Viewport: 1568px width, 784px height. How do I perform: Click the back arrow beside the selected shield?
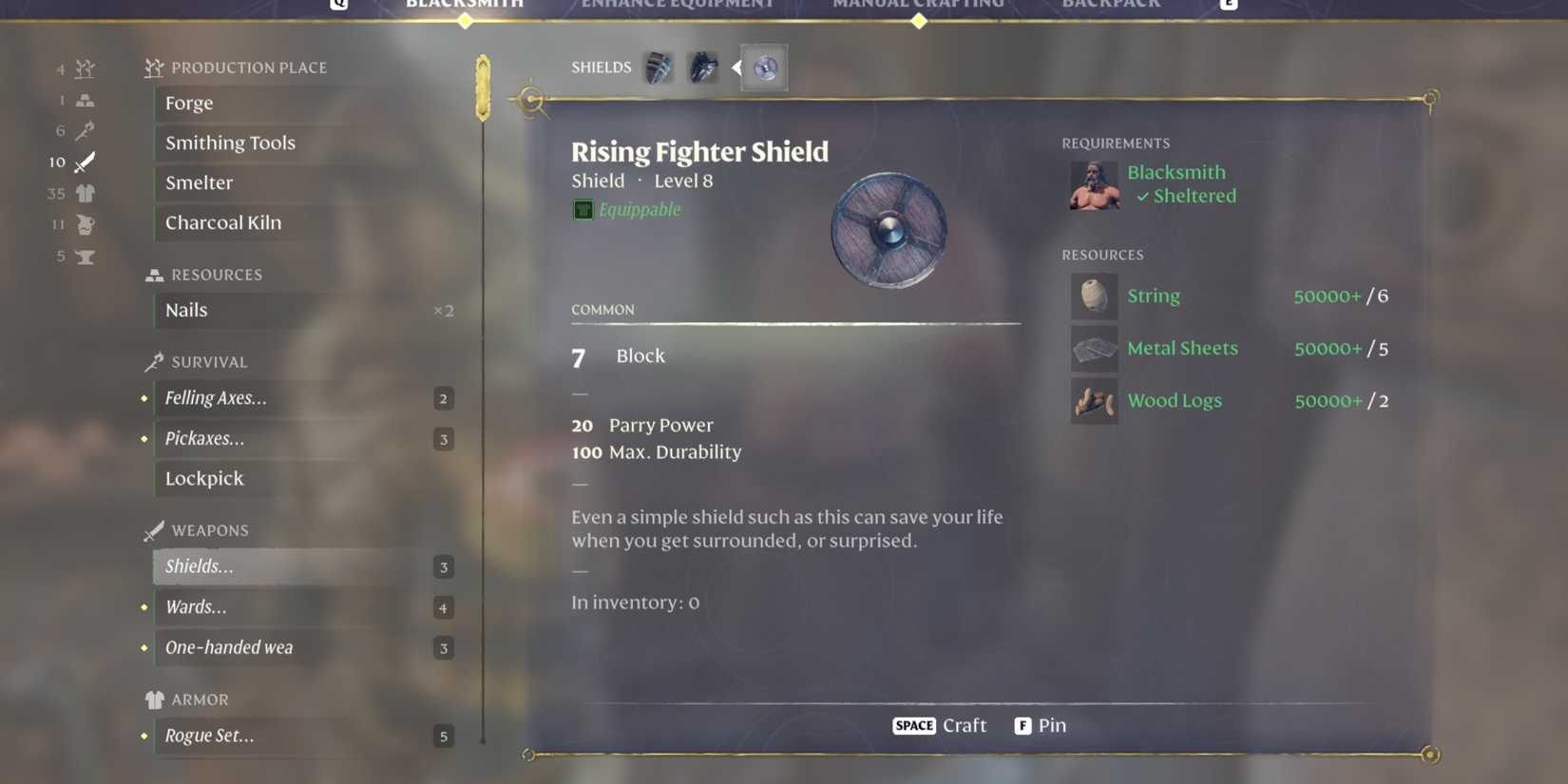point(735,67)
